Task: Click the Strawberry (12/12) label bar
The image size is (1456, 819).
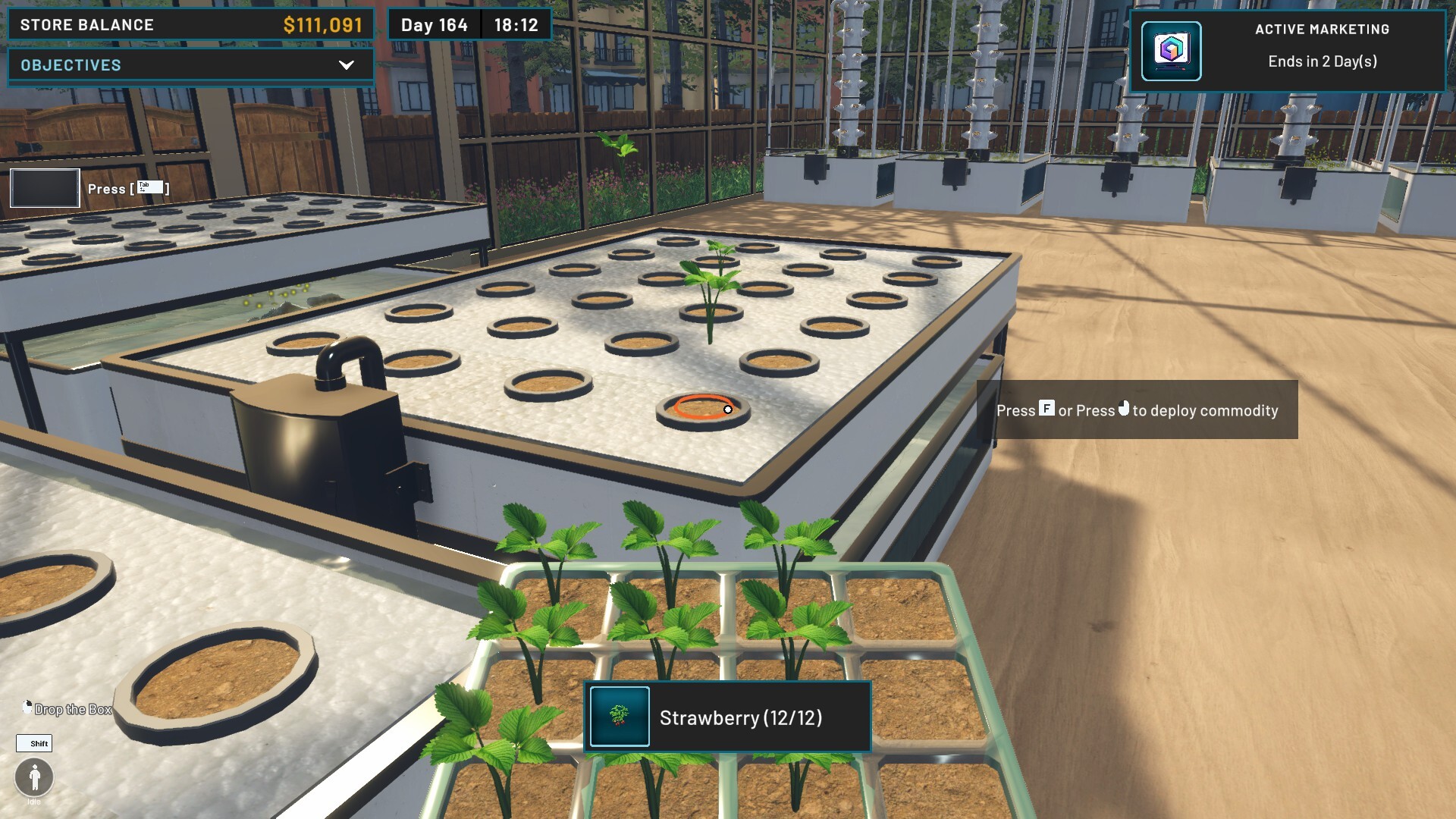Action: (x=742, y=717)
